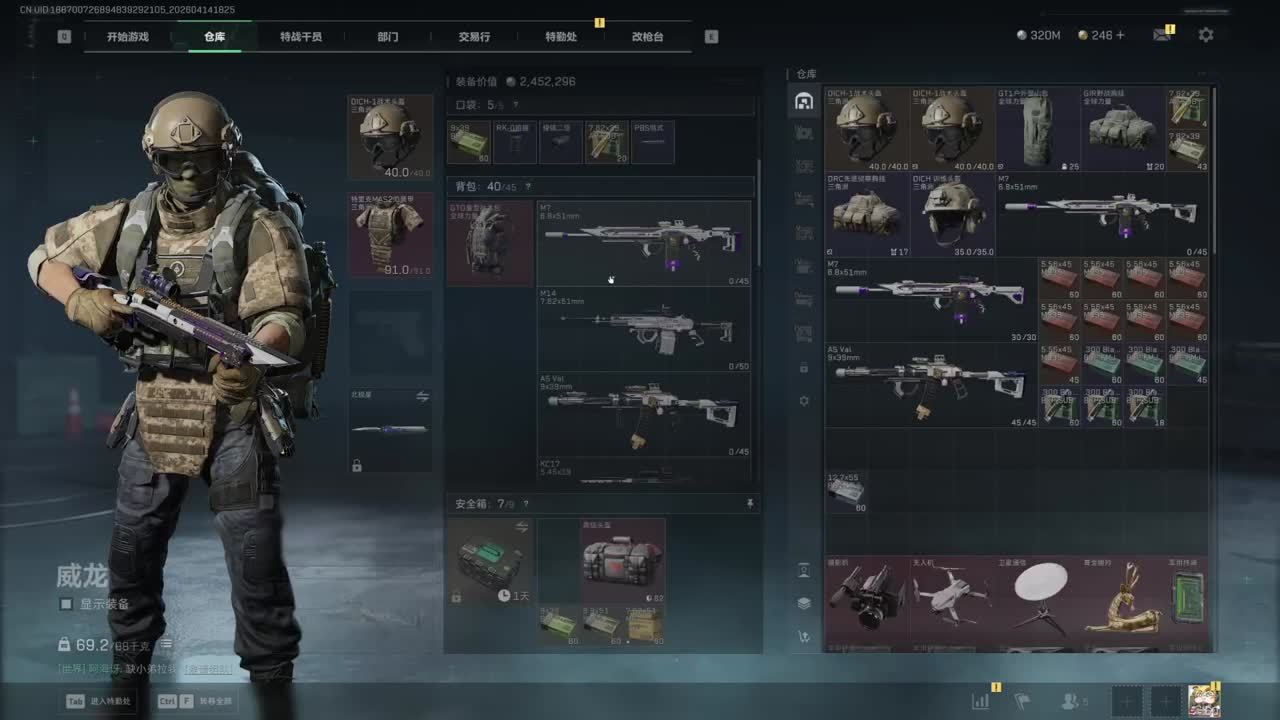Click the drone item in the stash
This screenshot has height=720, width=1280.
coord(951,599)
